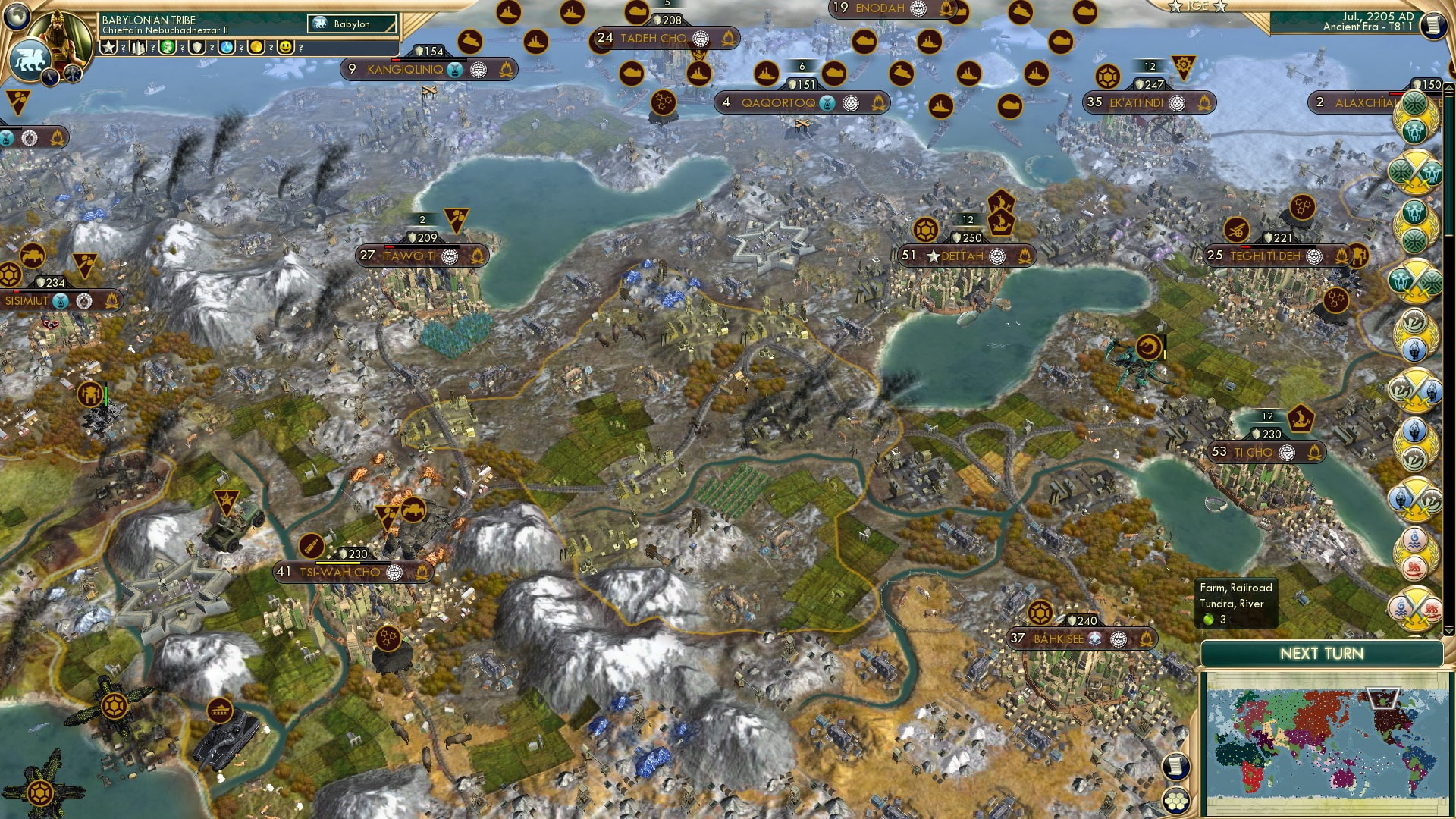Image resolution: width=1456 pixels, height=819 pixels.
Task: Toggle the hammer icon below the leader portrait
Action: pyautogui.click(x=72, y=74)
